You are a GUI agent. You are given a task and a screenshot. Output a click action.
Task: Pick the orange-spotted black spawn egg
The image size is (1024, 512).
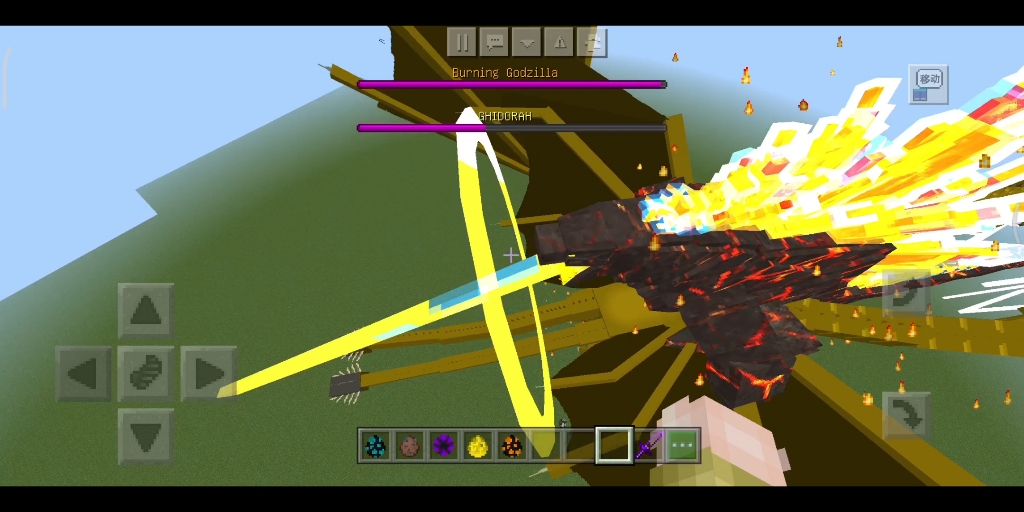pos(512,446)
